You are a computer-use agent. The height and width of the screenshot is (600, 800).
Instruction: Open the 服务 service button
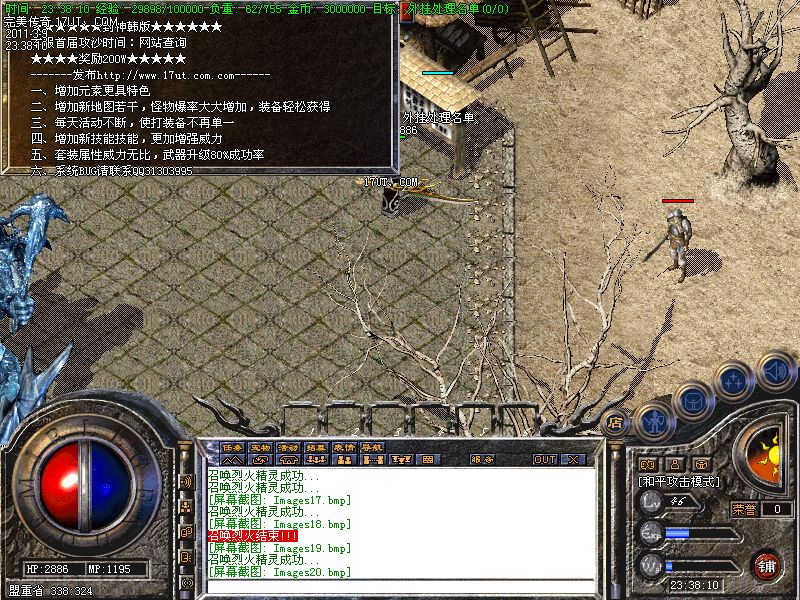point(481,460)
